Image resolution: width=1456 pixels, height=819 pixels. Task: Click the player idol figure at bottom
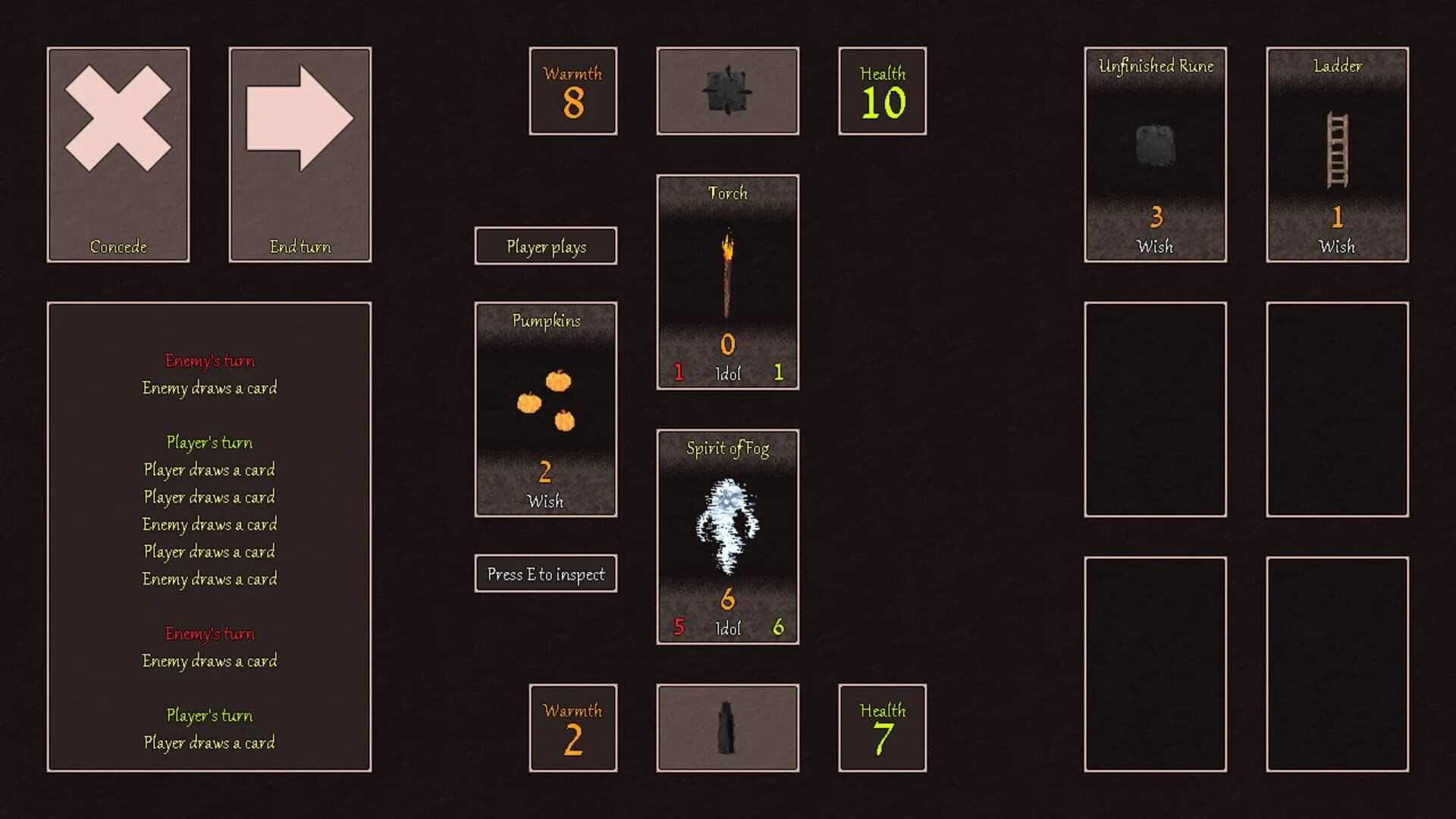[x=727, y=726]
